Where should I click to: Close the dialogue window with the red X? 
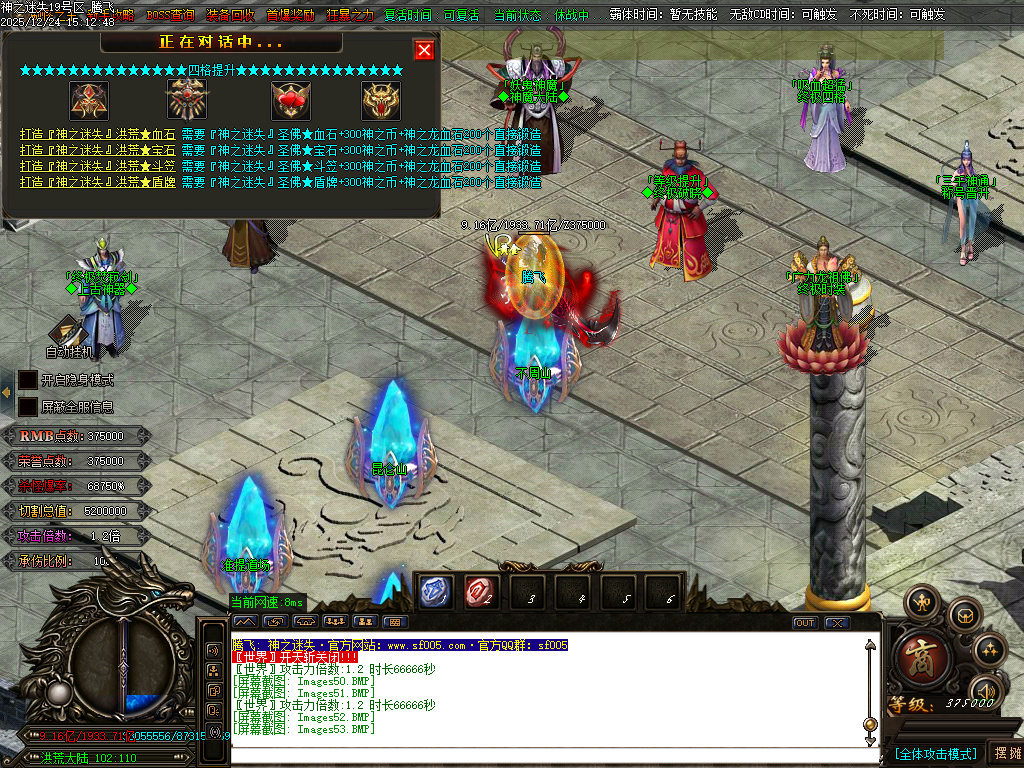(x=424, y=50)
